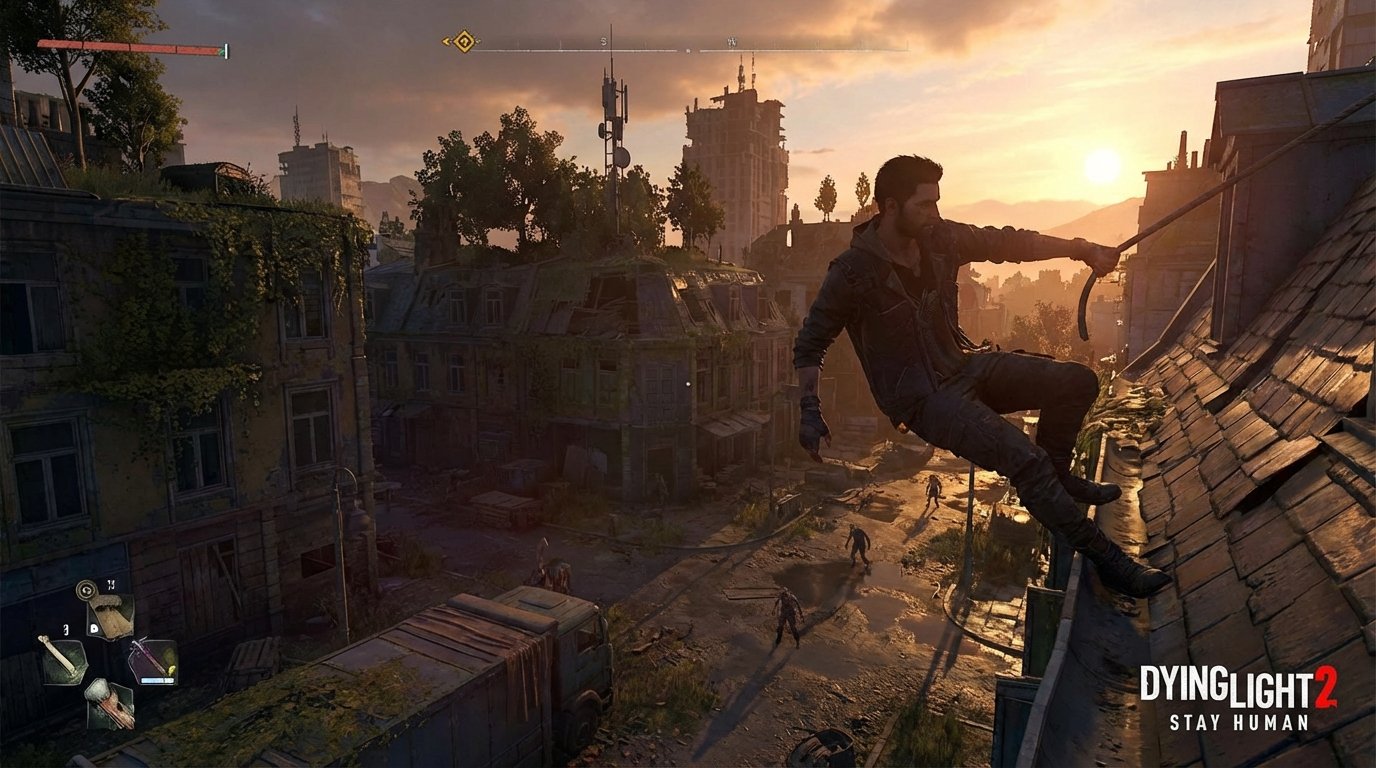
Task: Click the enemy indicator icon on the compass bar
Action: 688,50
